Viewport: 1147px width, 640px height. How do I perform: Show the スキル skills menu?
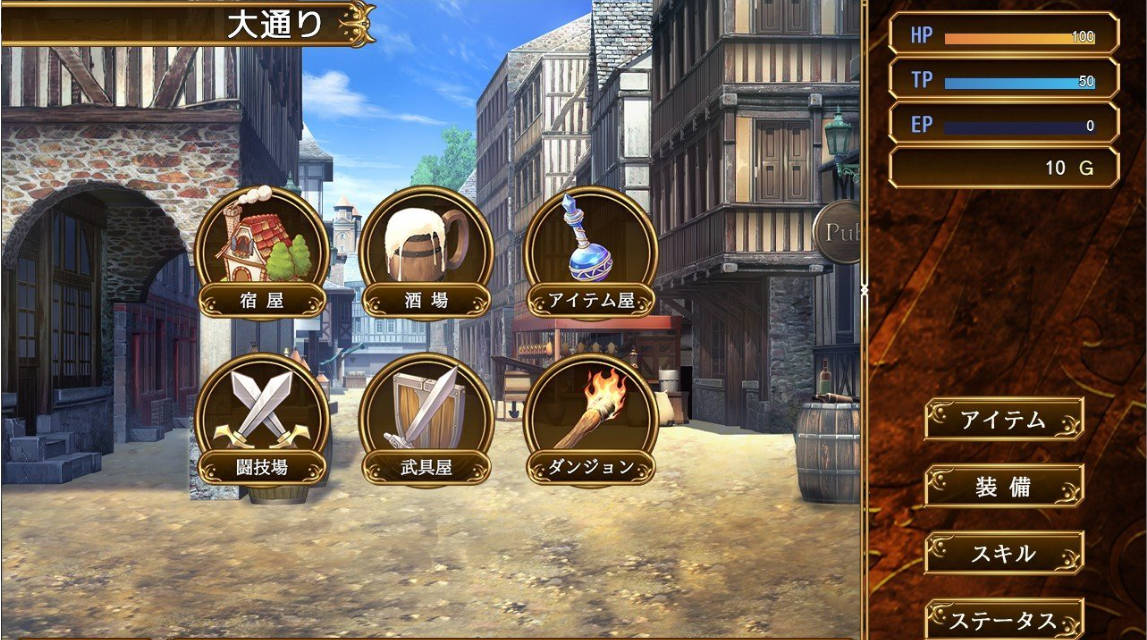click(x=1003, y=553)
